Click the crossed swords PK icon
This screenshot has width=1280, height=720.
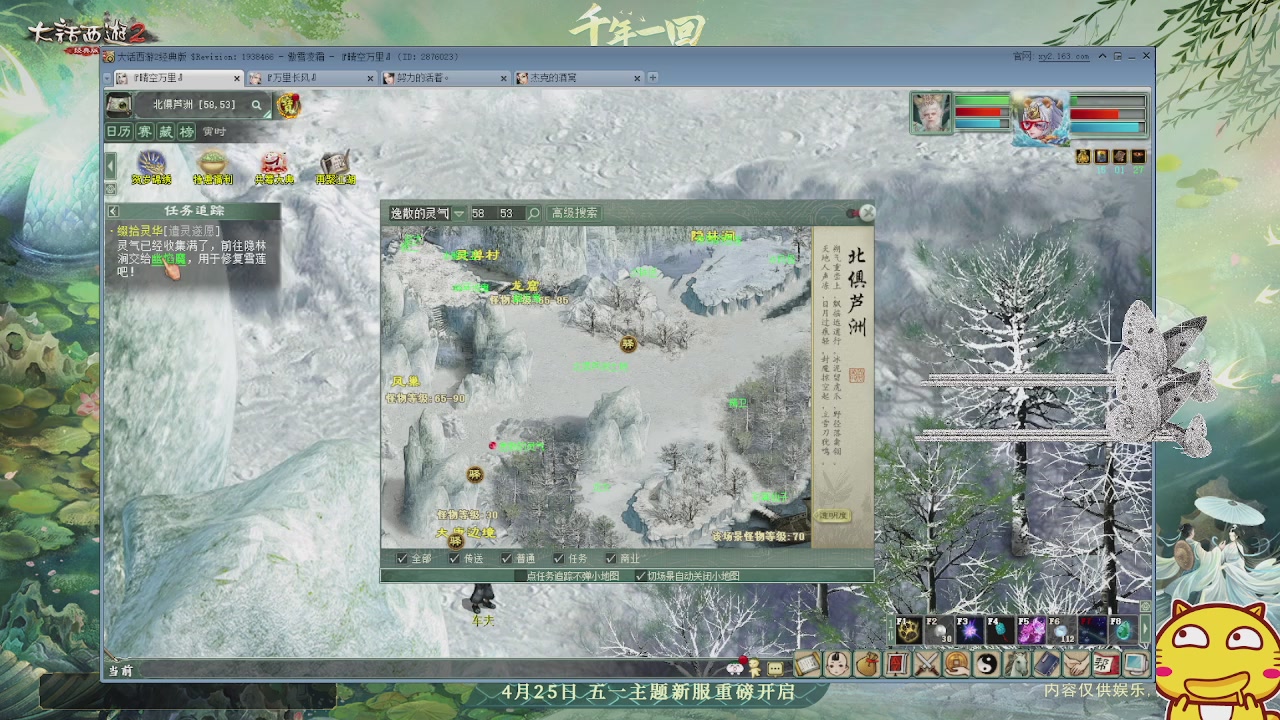(925, 665)
